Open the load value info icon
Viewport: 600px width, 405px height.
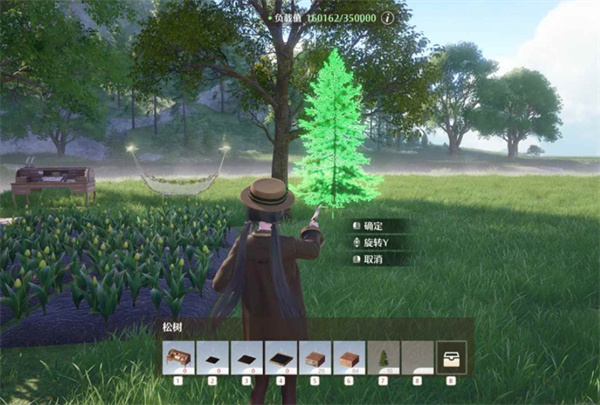point(387,18)
